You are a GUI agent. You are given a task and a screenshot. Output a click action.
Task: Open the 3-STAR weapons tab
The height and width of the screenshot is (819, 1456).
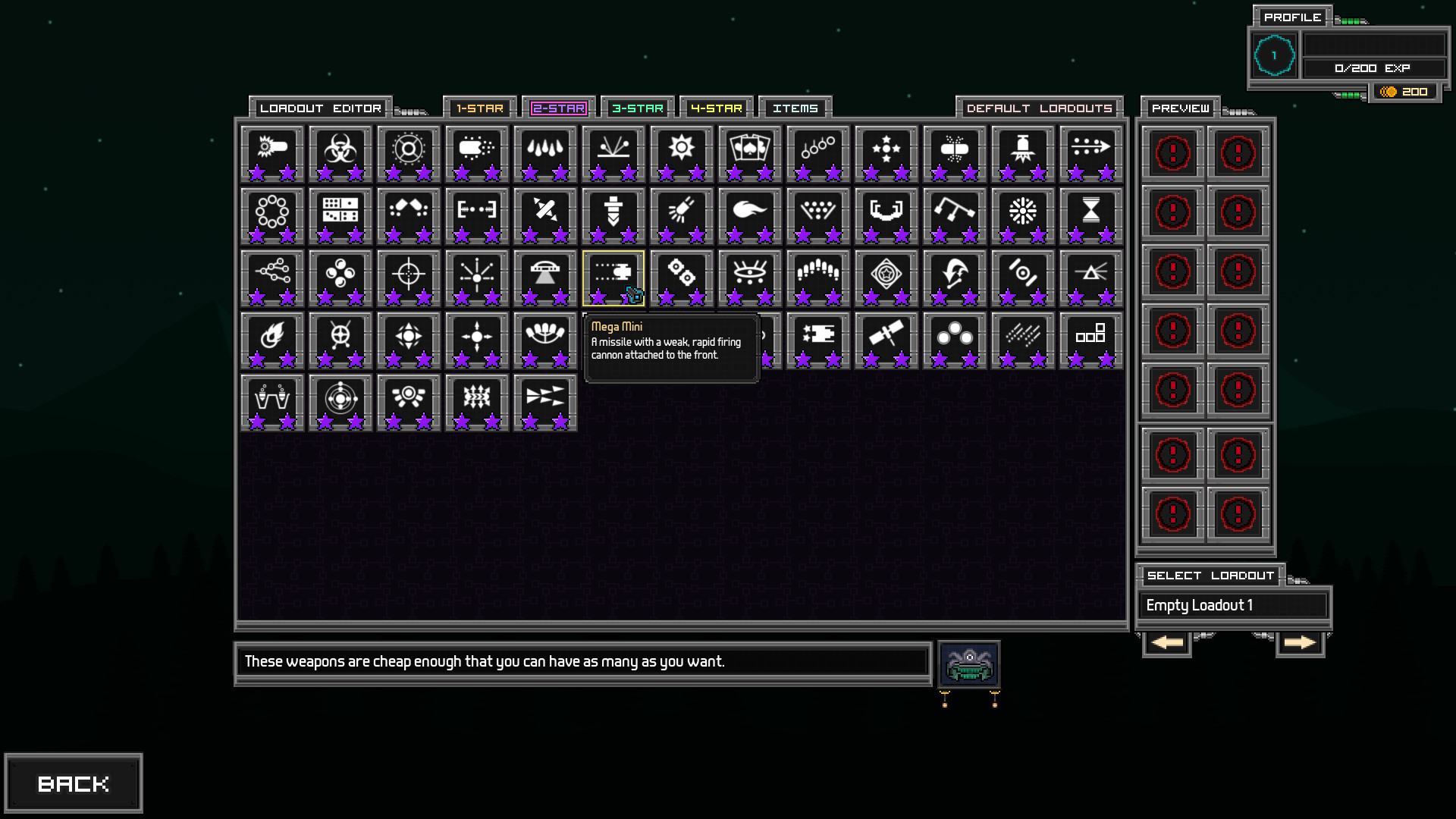[638, 108]
